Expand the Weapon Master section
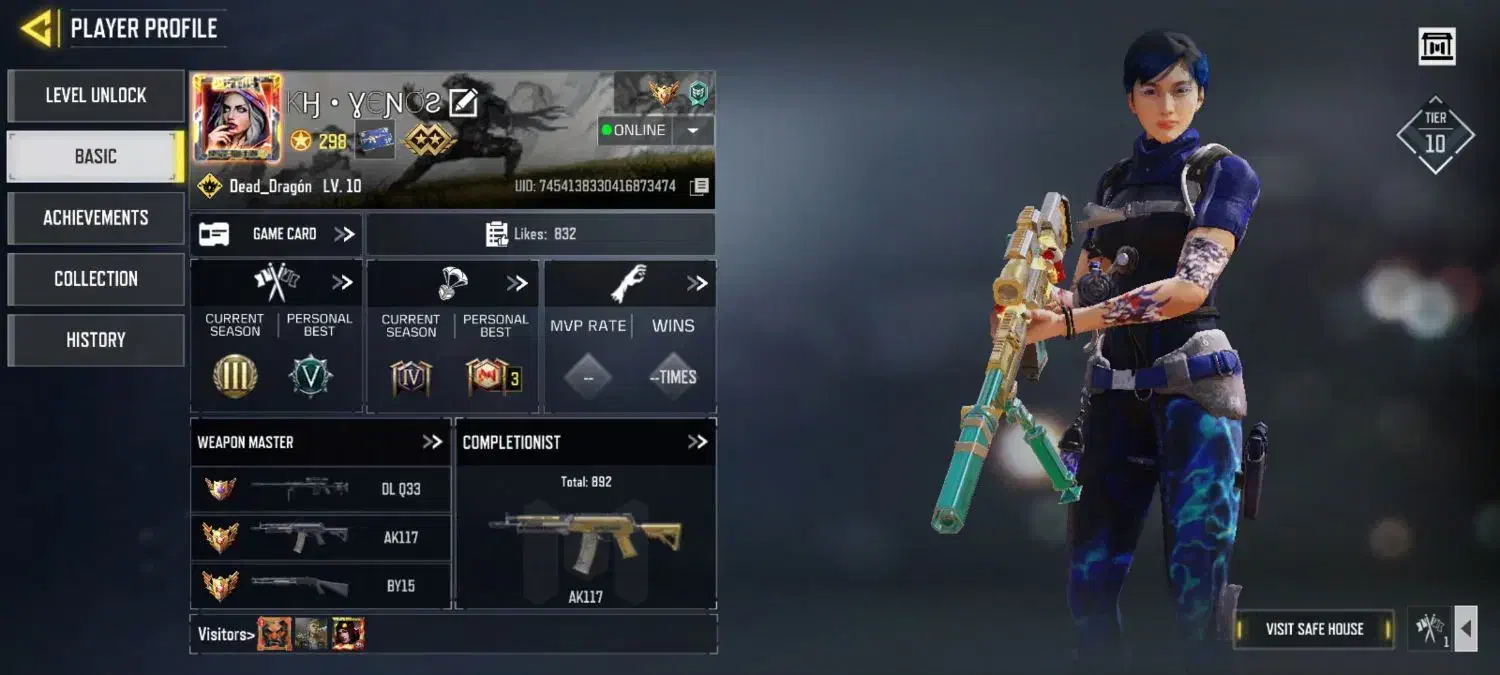The image size is (1500, 675). [431, 442]
